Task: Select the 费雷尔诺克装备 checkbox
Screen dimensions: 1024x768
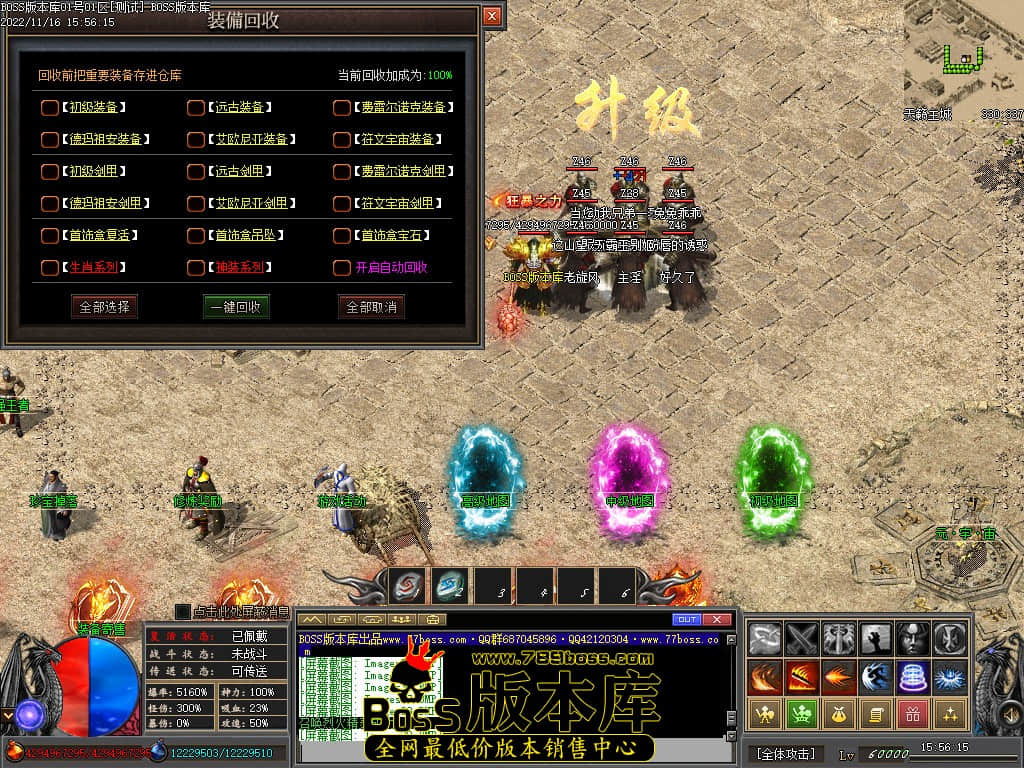Action: [342, 107]
